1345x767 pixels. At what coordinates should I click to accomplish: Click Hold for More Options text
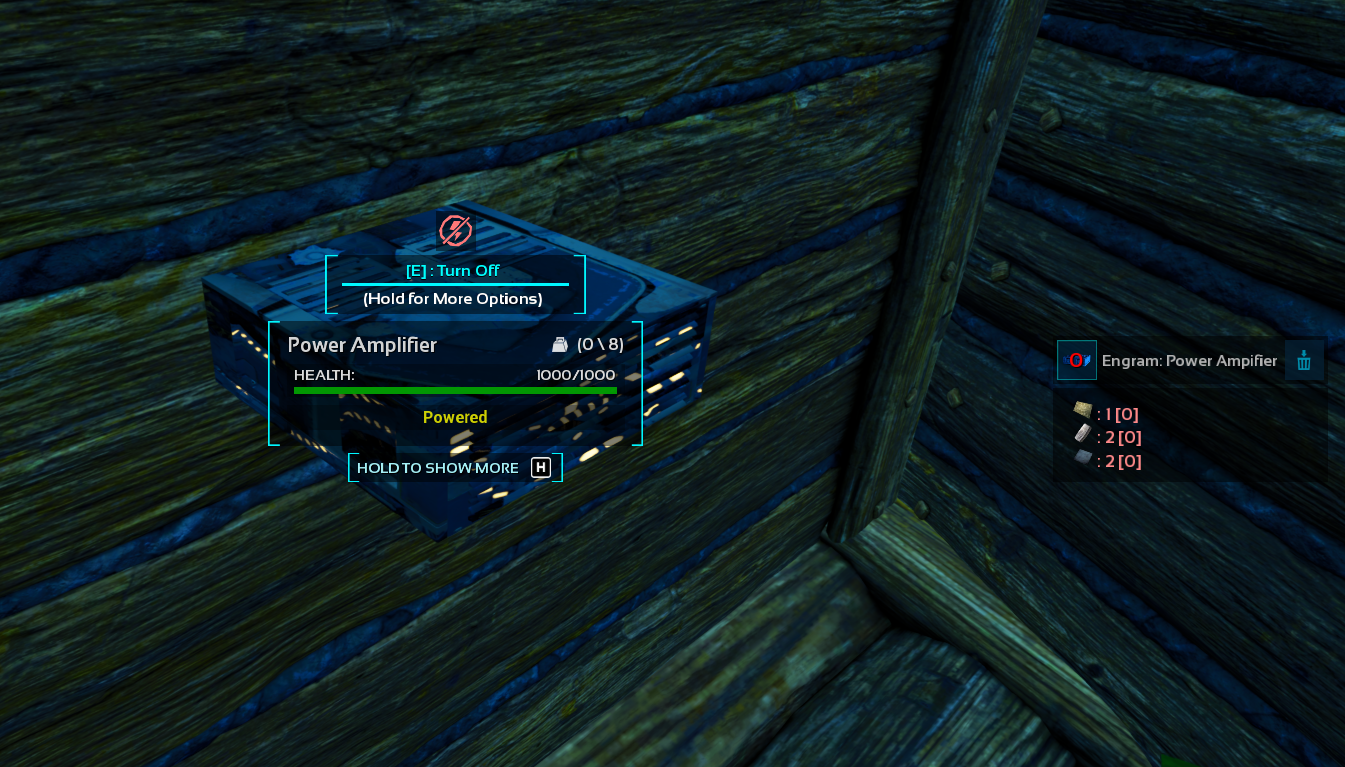point(455,298)
